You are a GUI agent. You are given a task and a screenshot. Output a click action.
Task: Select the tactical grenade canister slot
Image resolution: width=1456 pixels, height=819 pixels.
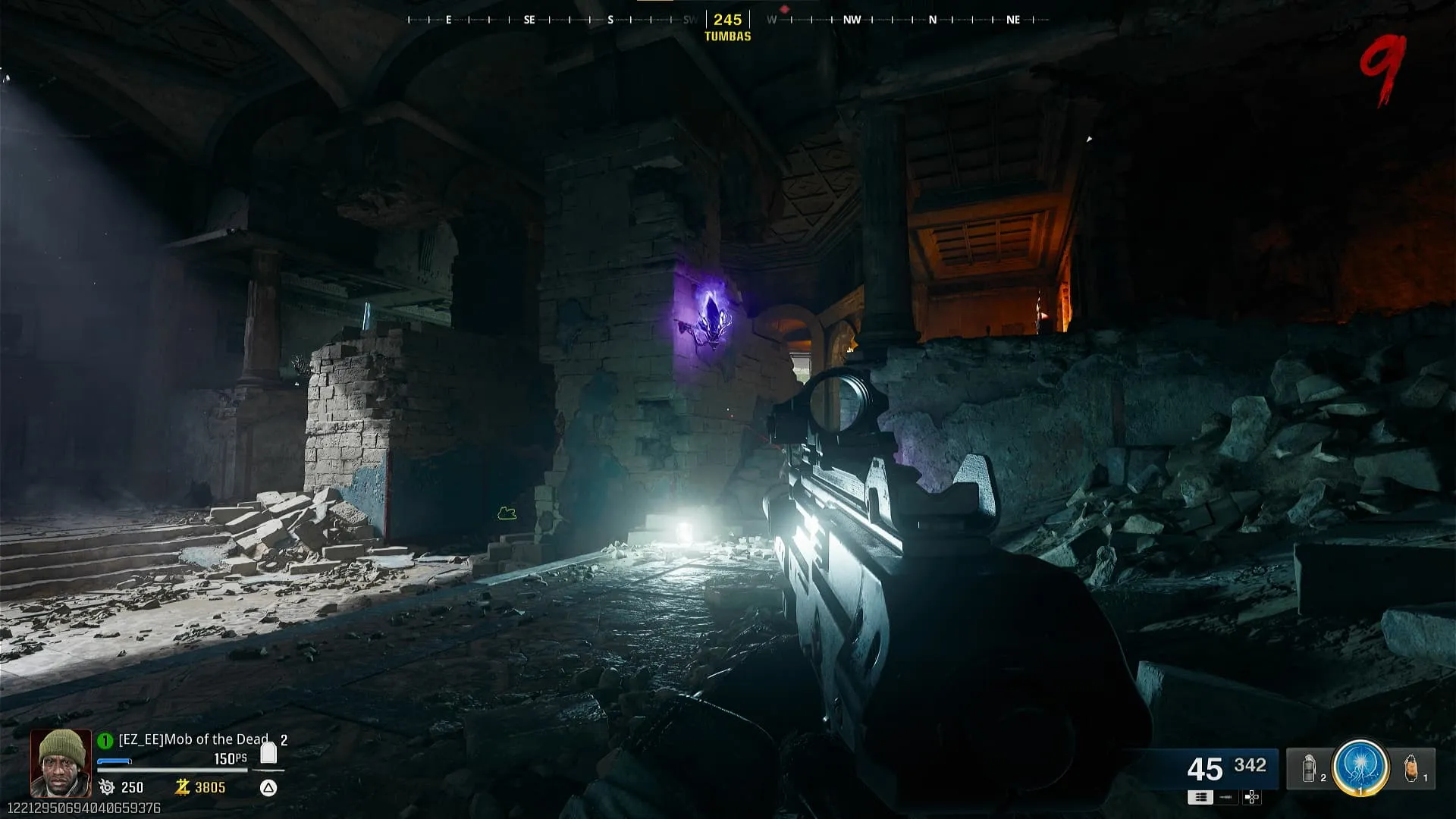pos(1309,768)
